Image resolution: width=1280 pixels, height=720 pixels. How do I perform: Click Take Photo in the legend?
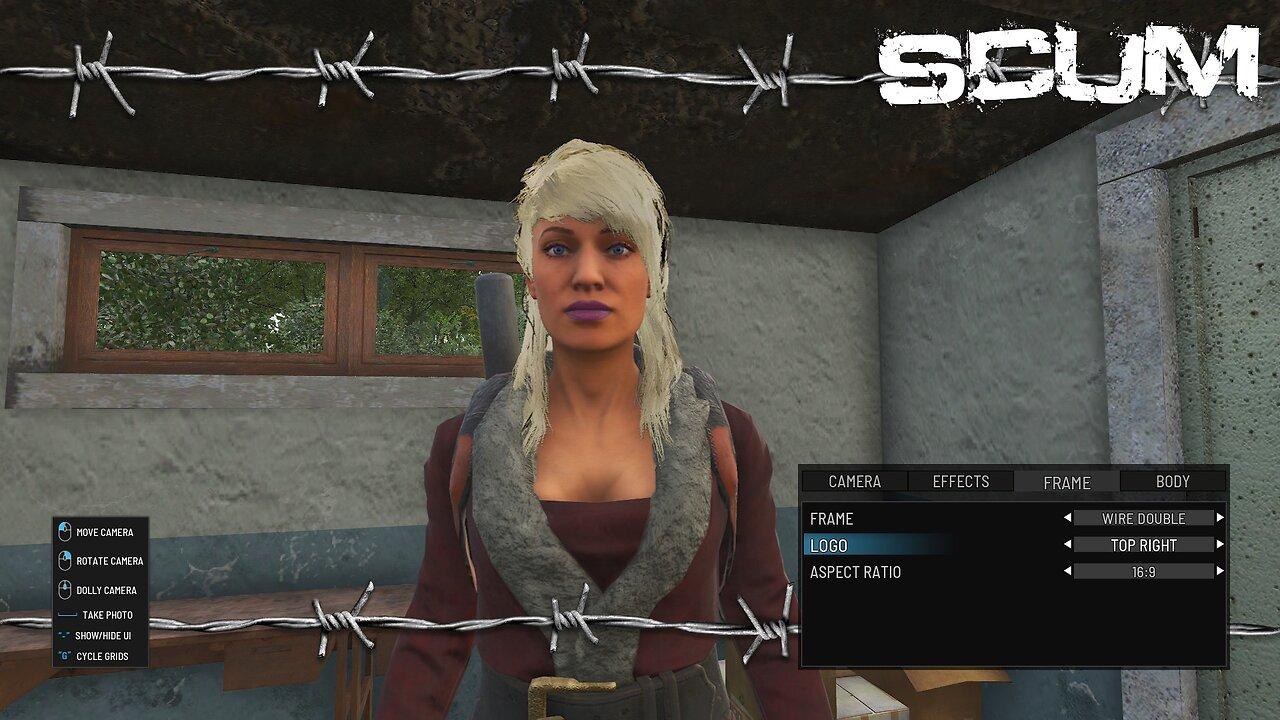click(x=103, y=615)
